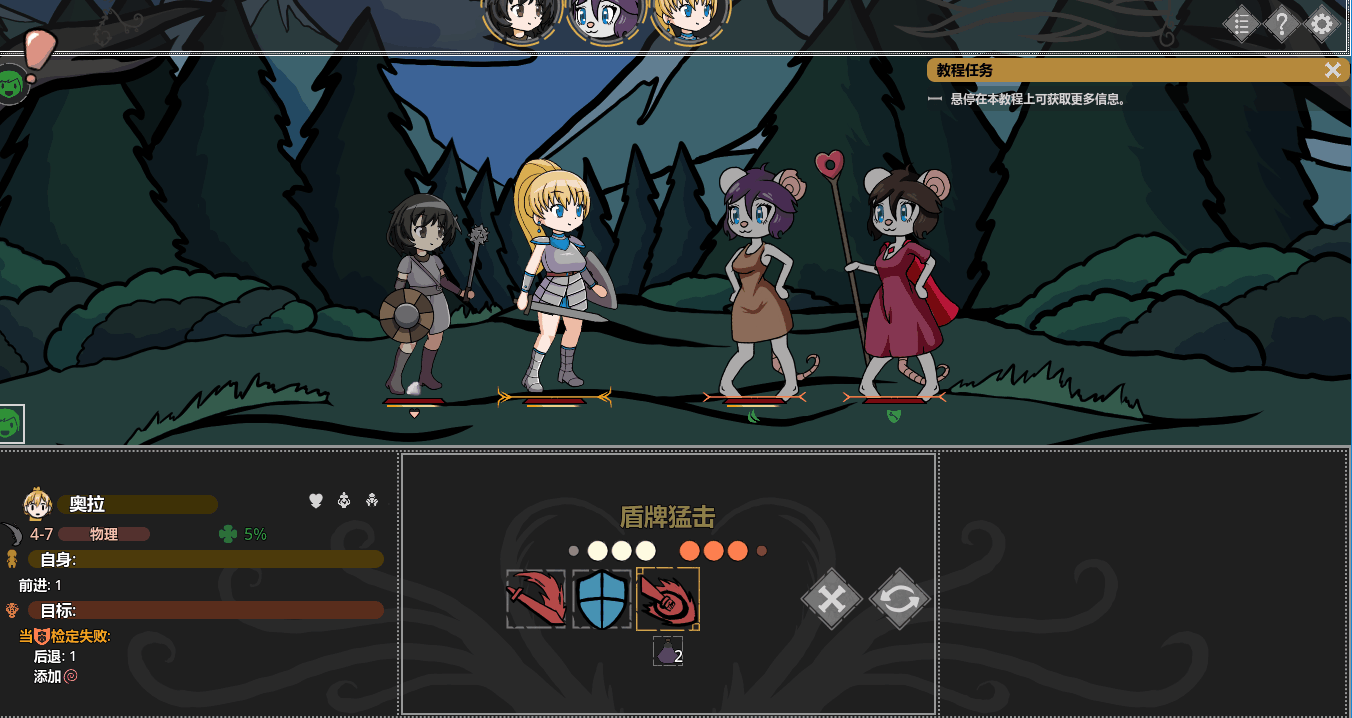Select the purple-haired mouse turn portrait
1352x718 pixels.
pyautogui.click(x=605, y=18)
